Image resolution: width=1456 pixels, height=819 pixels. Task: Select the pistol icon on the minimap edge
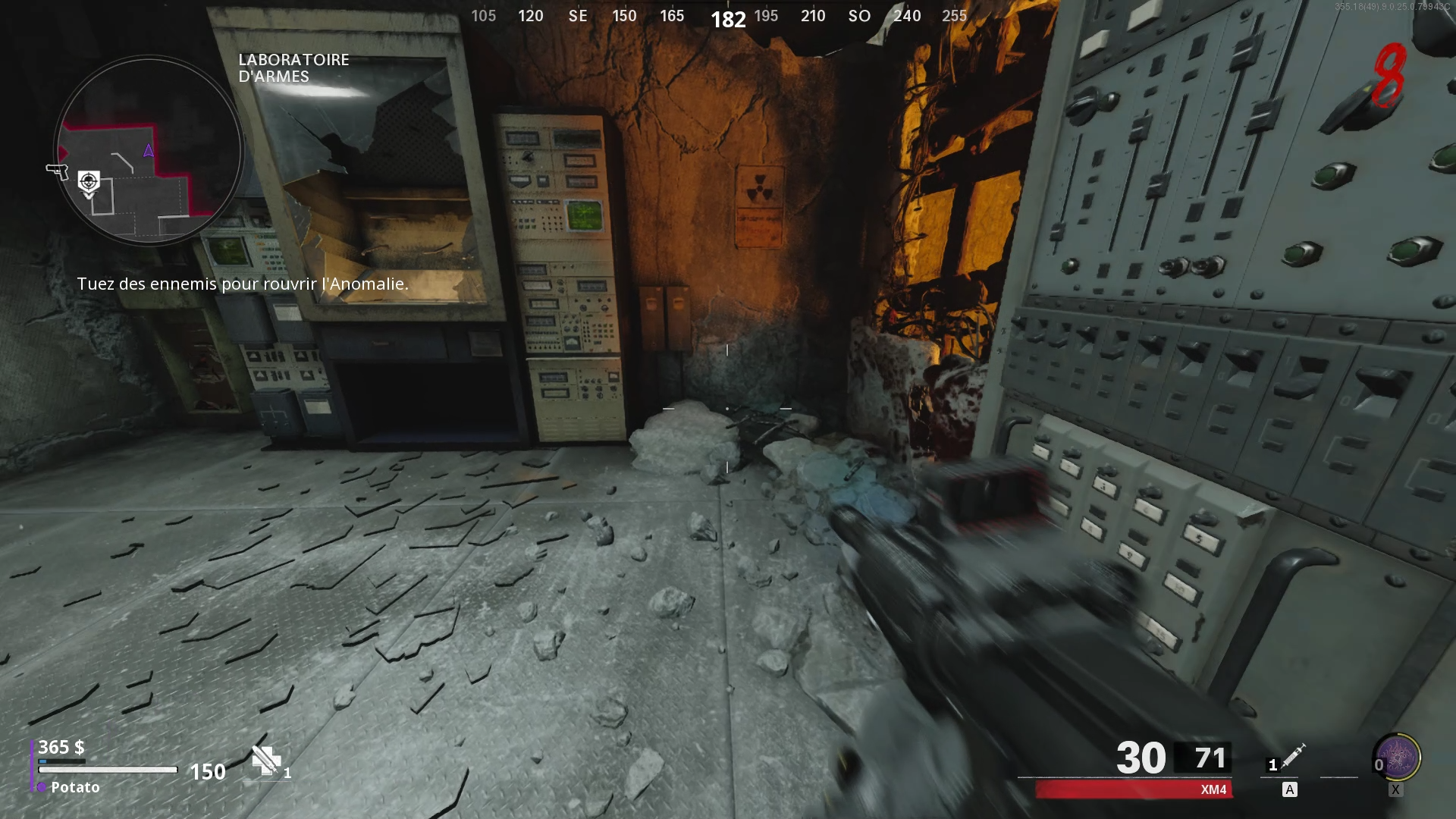(x=58, y=171)
